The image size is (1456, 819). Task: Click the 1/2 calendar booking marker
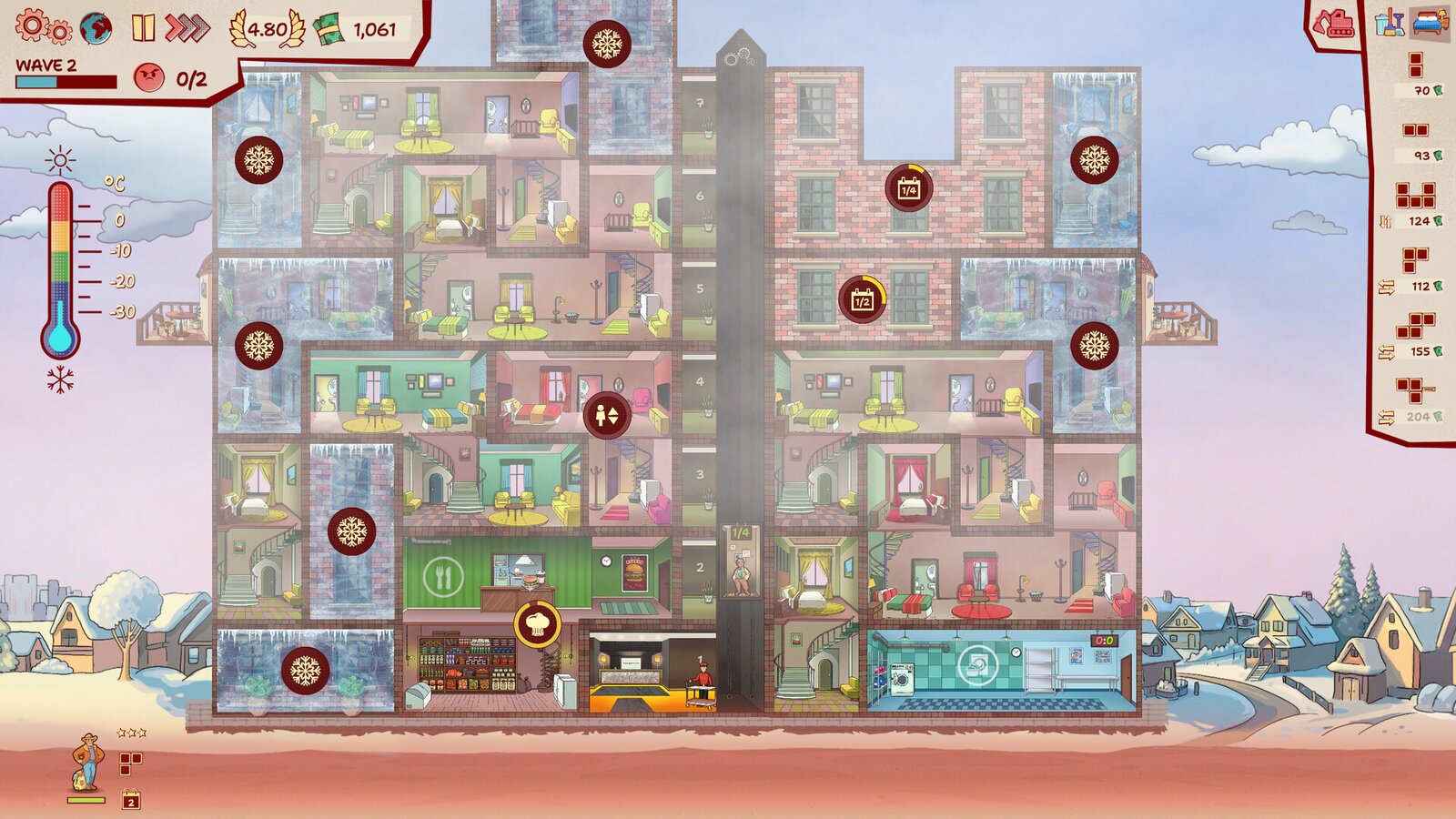(862, 299)
